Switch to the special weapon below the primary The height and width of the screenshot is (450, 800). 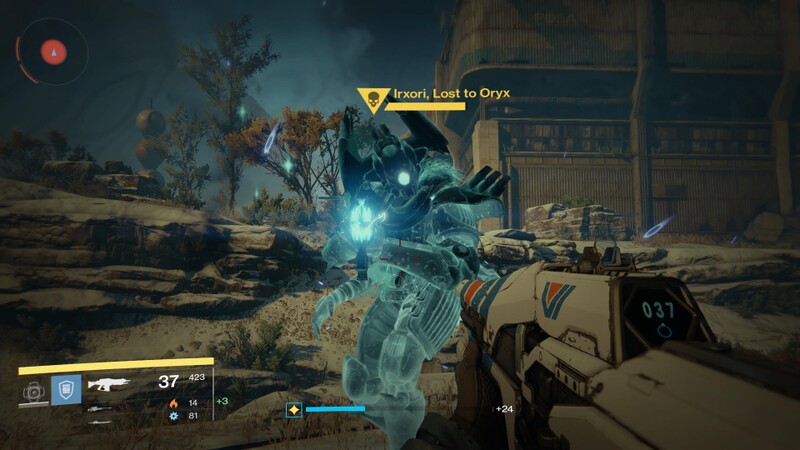(x=97, y=408)
